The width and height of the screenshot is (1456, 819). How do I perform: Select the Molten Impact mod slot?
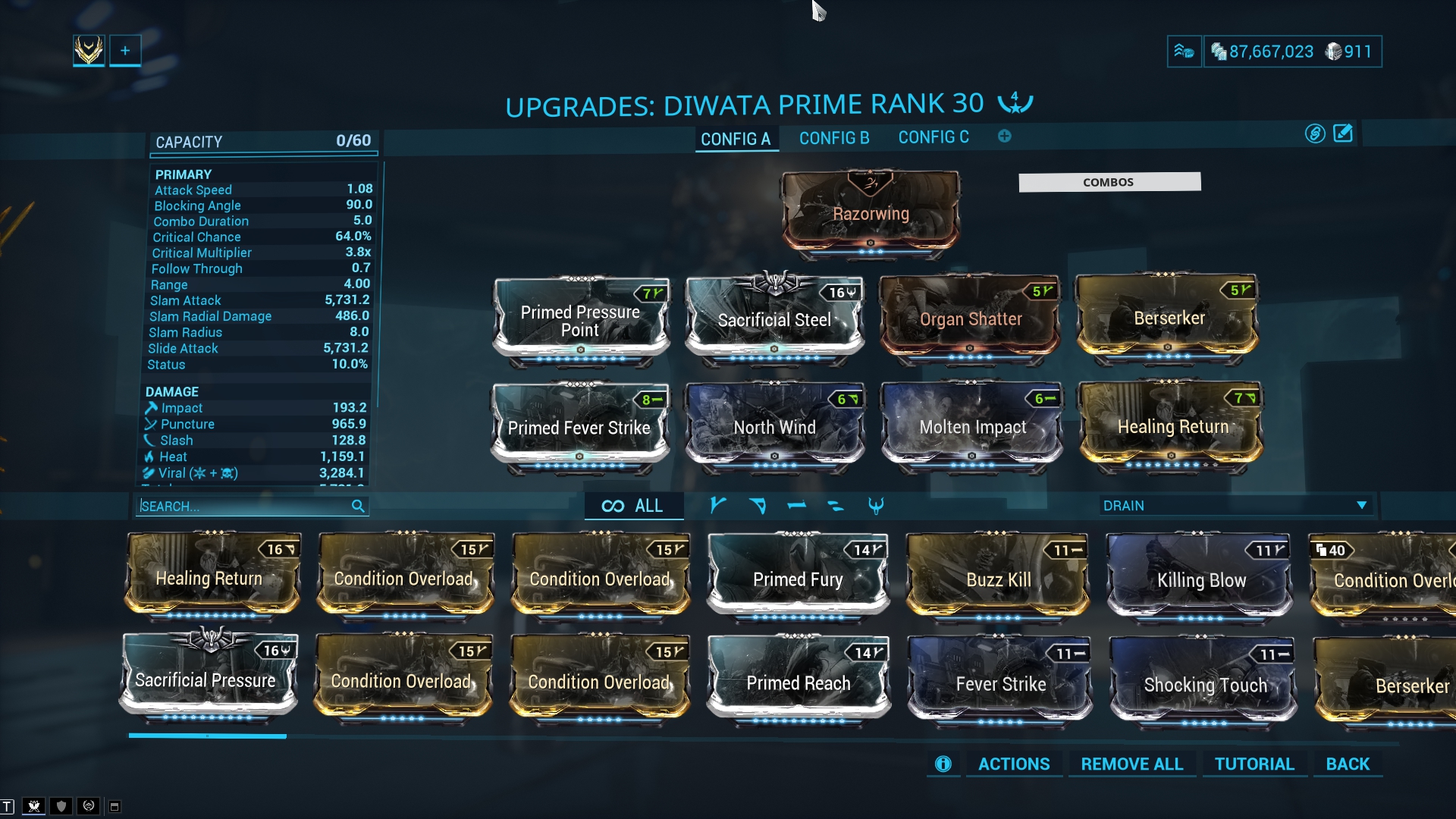[x=972, y=427]
